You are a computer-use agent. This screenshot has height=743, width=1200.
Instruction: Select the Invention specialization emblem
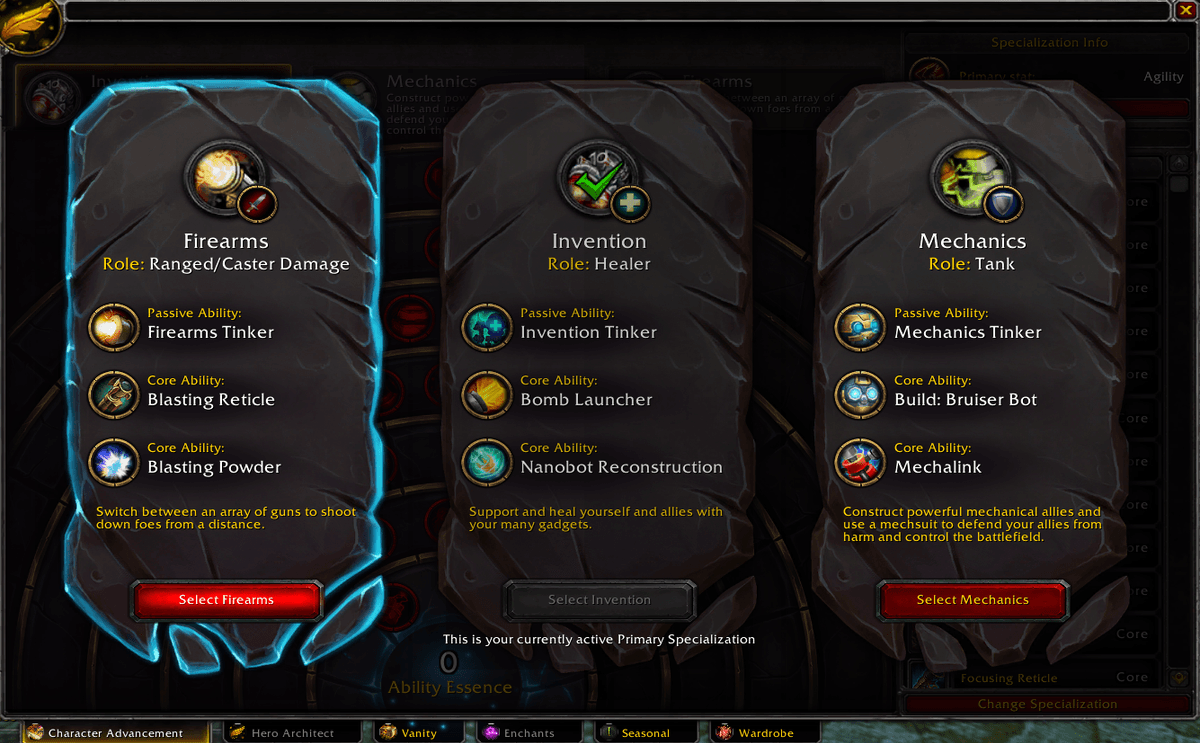[597, 177]
